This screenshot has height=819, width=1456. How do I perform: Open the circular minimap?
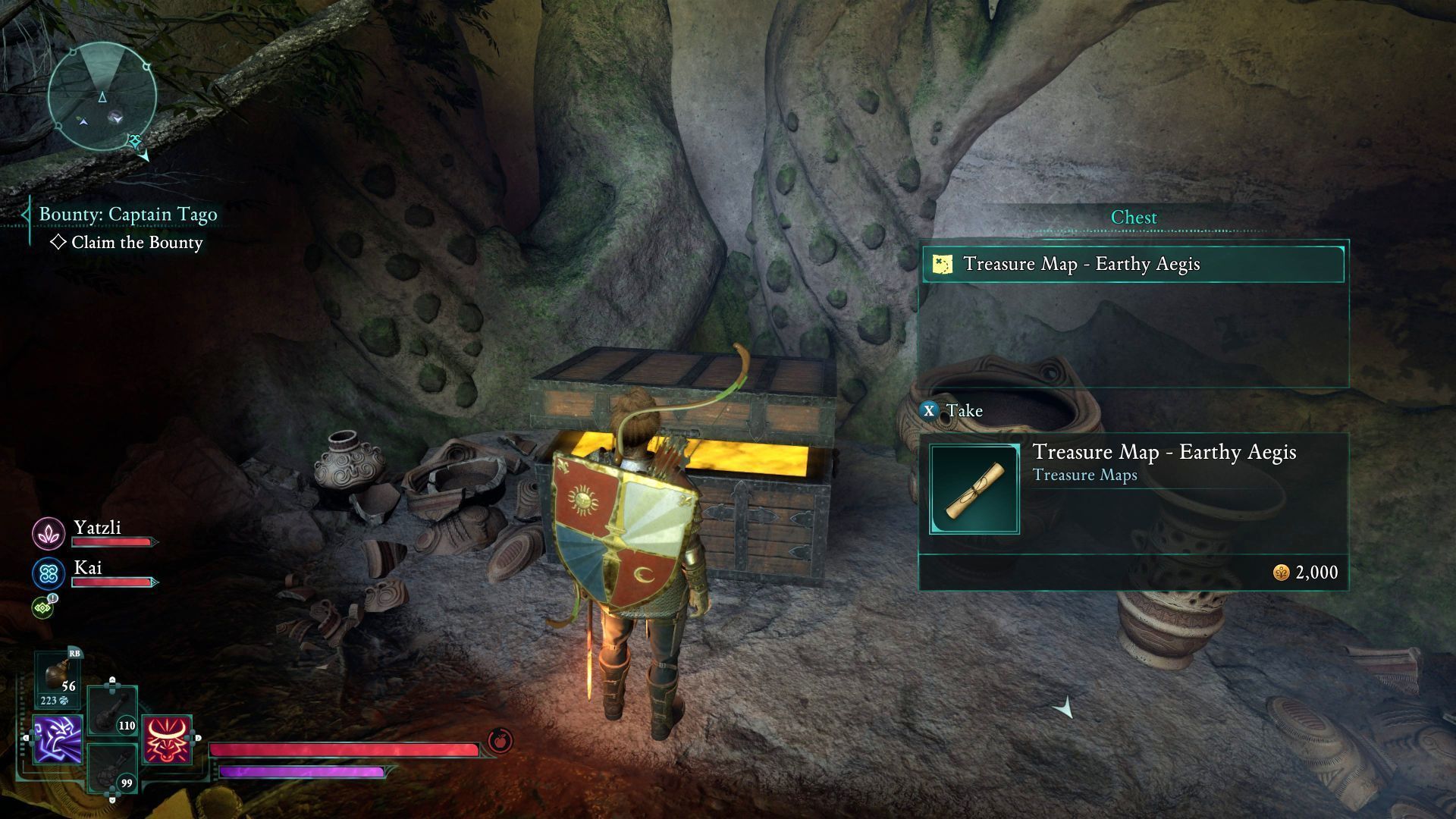(x=102, y=97)
